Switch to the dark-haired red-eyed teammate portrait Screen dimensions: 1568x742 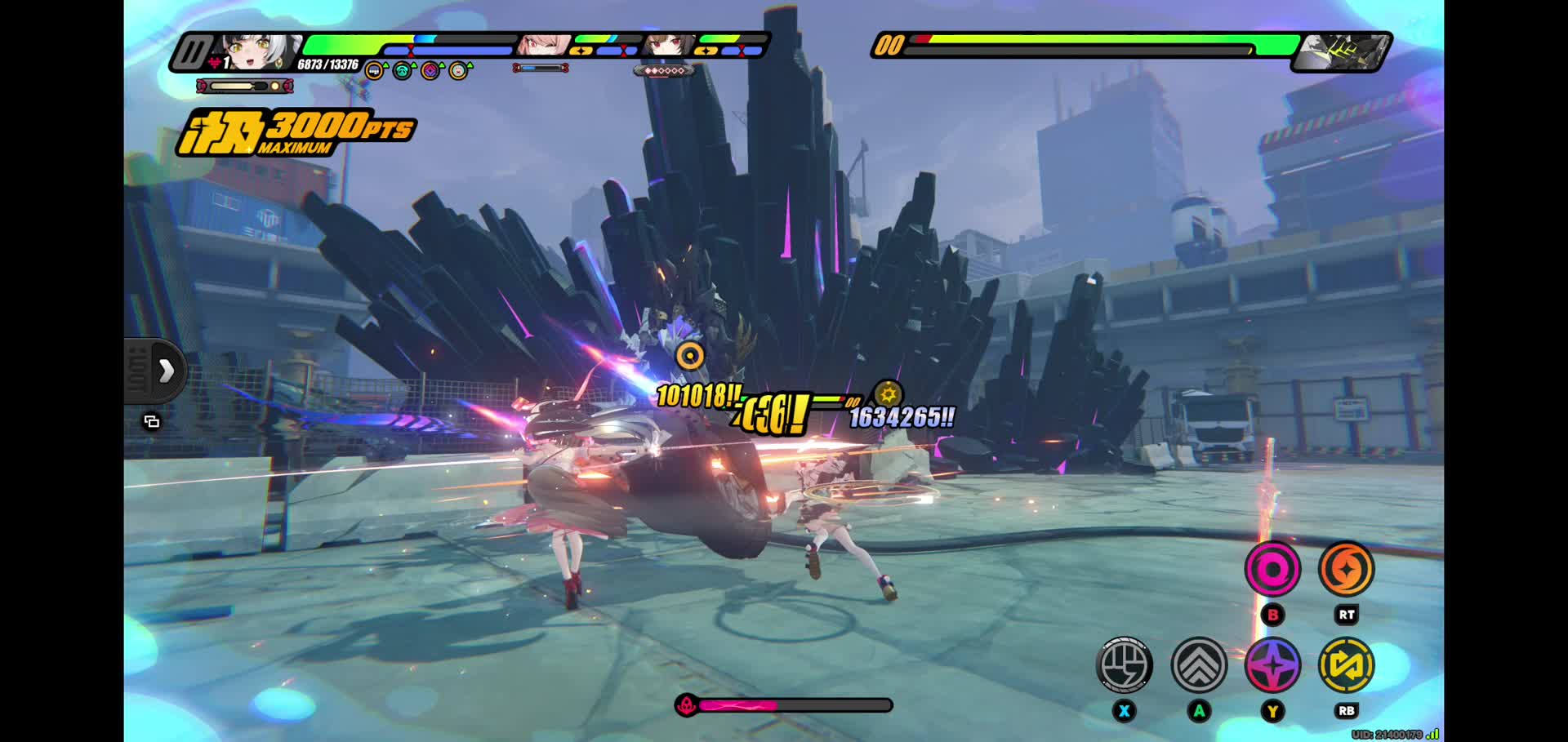click(x=667, y=46)
